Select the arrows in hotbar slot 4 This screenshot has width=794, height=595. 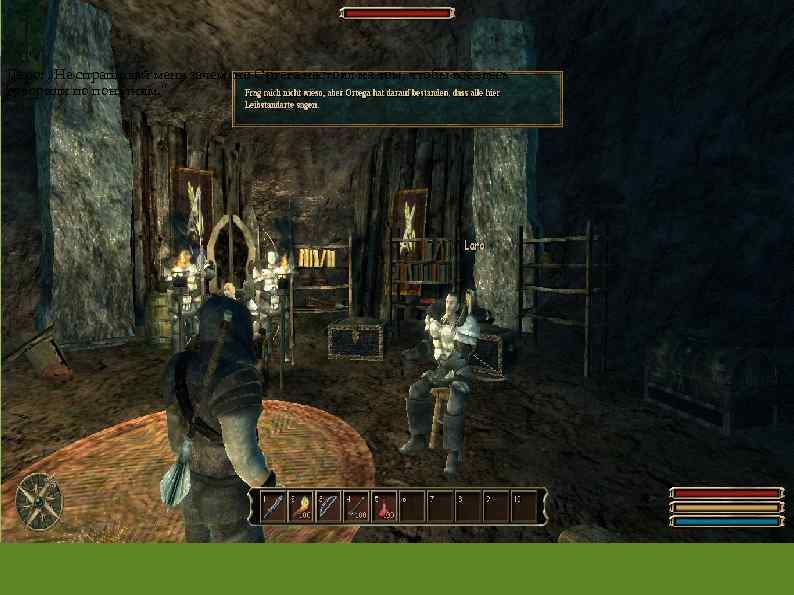357,506
